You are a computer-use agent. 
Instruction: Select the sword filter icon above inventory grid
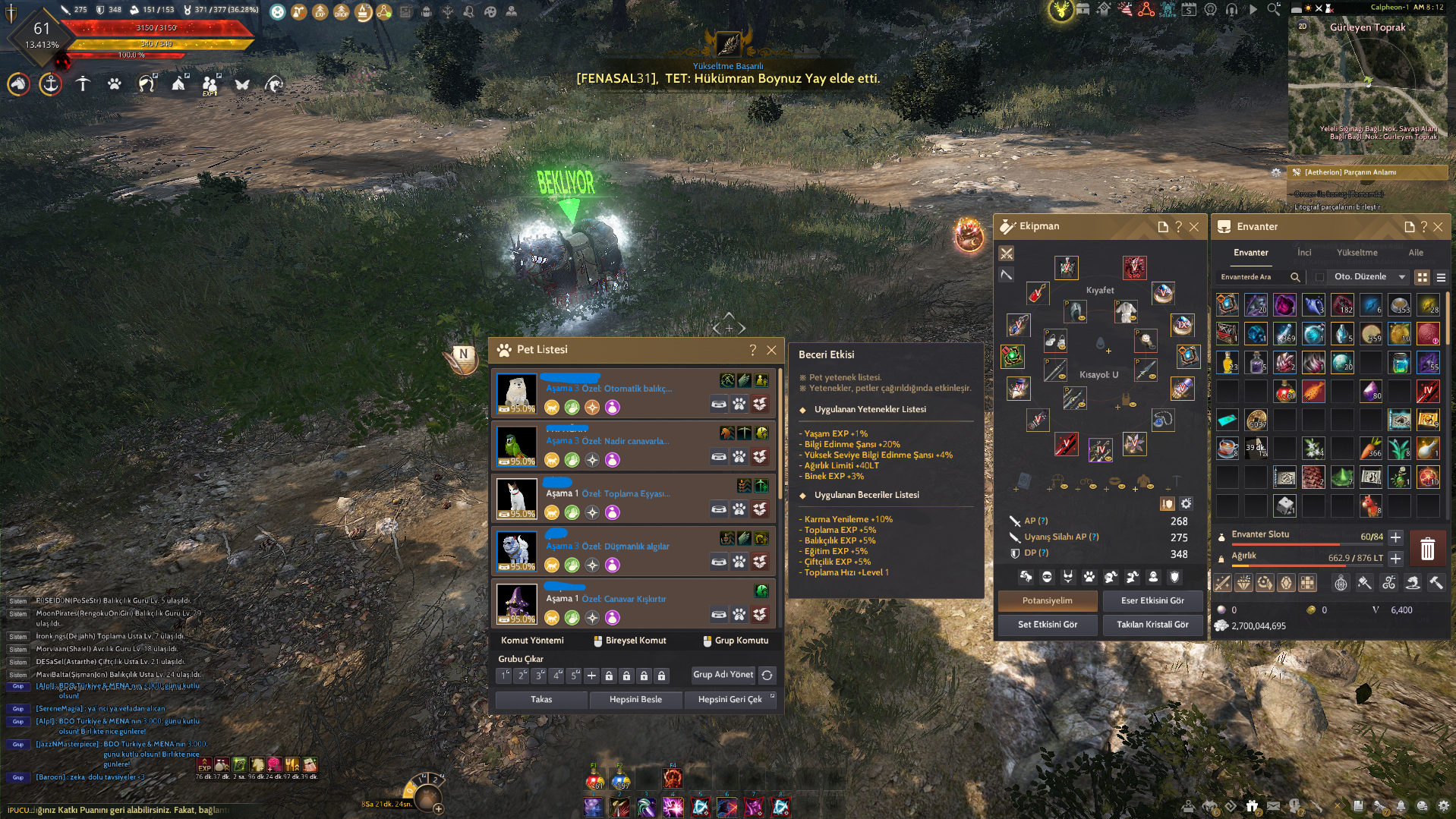coord(1224,583)
